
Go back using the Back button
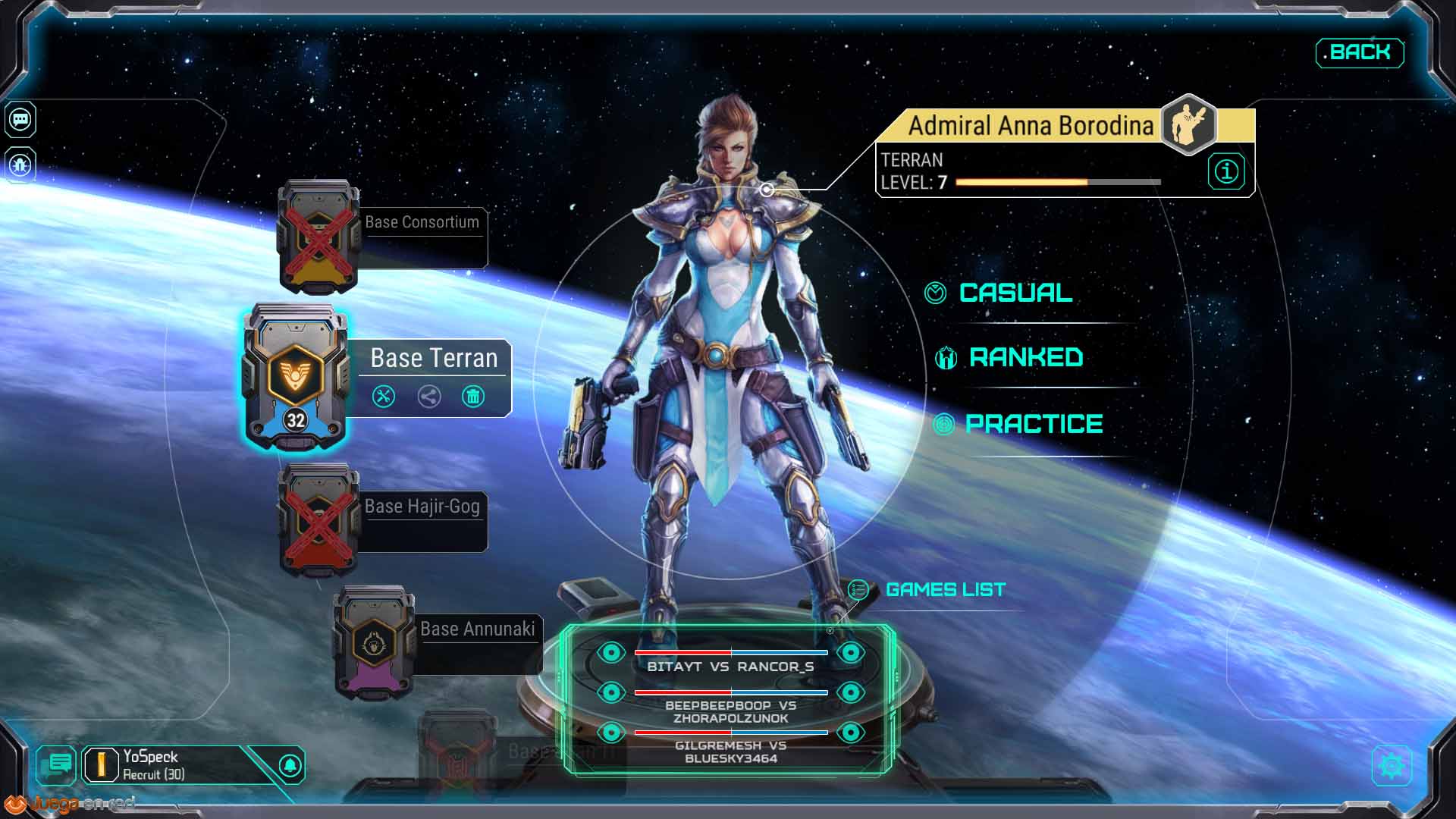(1360, 52)
